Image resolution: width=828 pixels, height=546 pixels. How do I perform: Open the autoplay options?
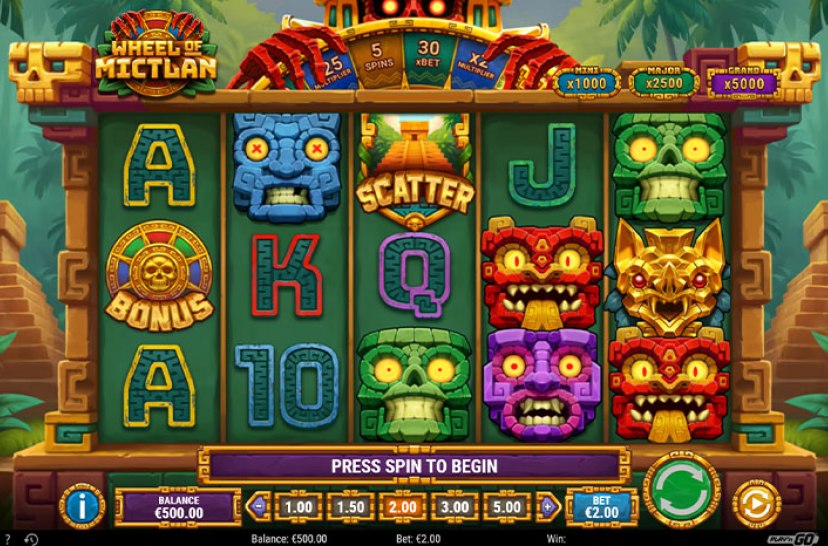pos(758,504)
